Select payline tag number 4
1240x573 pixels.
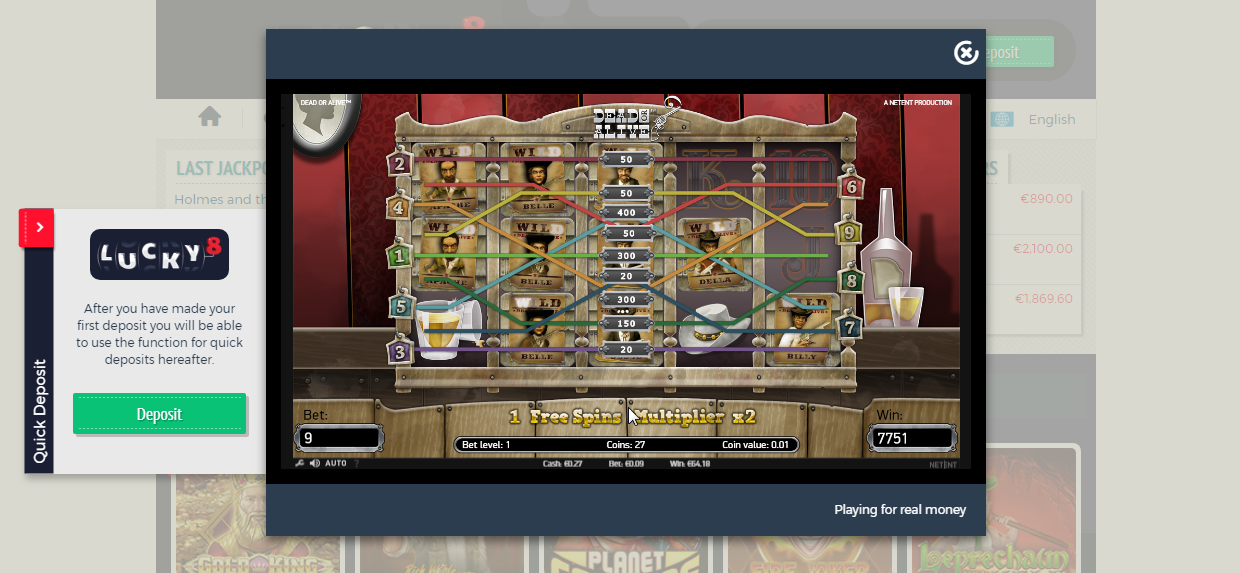tap(401, 209)
